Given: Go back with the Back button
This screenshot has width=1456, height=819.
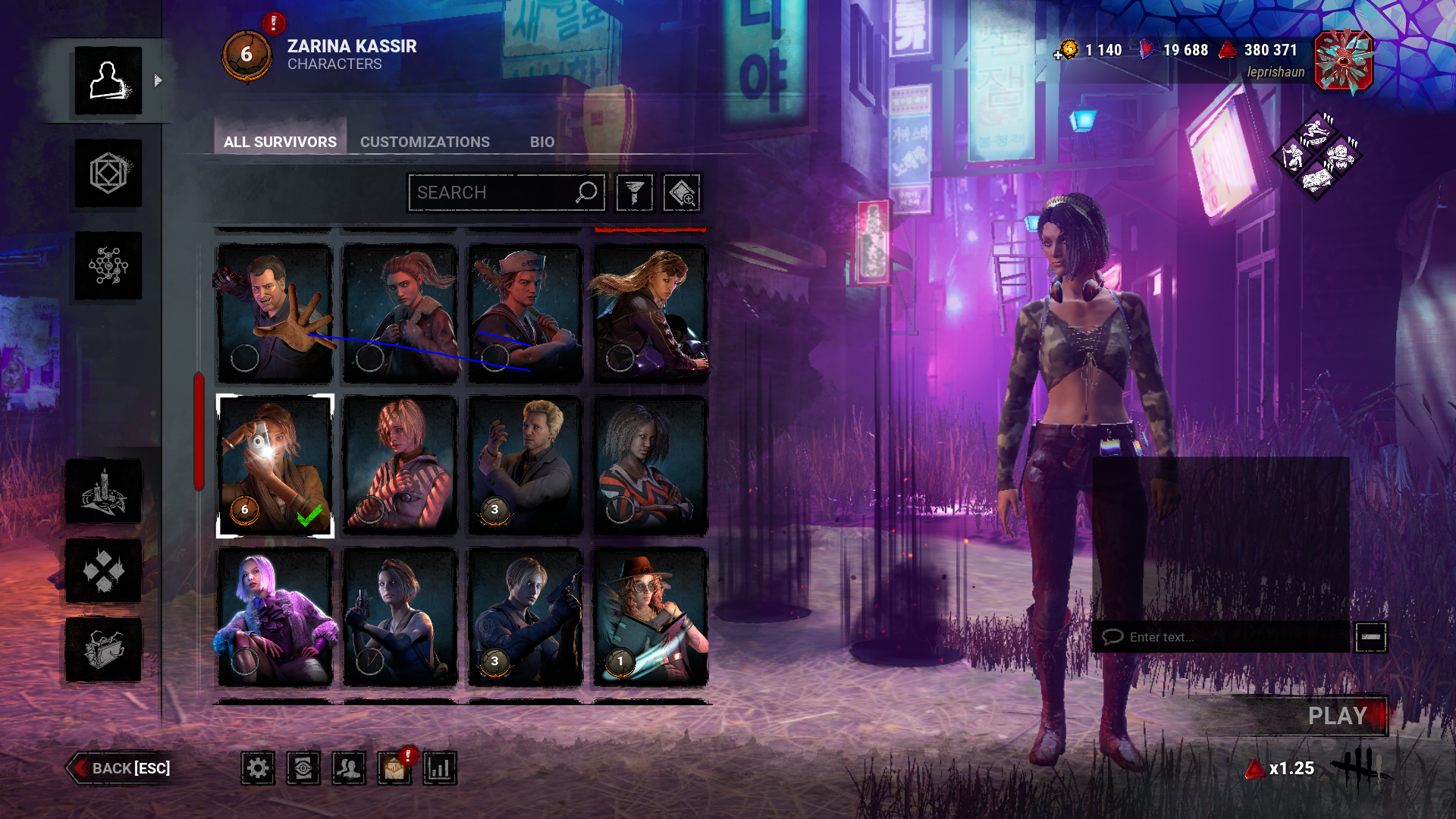Looking at the screenshot, I should (x=120, y=768).
